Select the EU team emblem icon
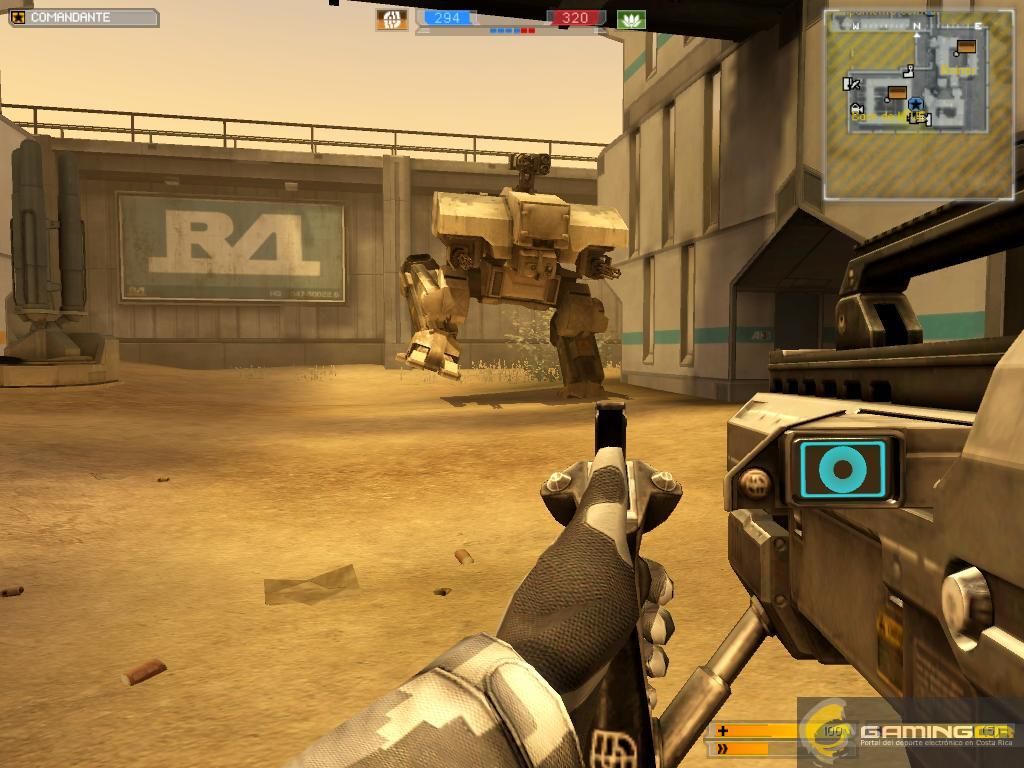 click(x=391, y=19)
